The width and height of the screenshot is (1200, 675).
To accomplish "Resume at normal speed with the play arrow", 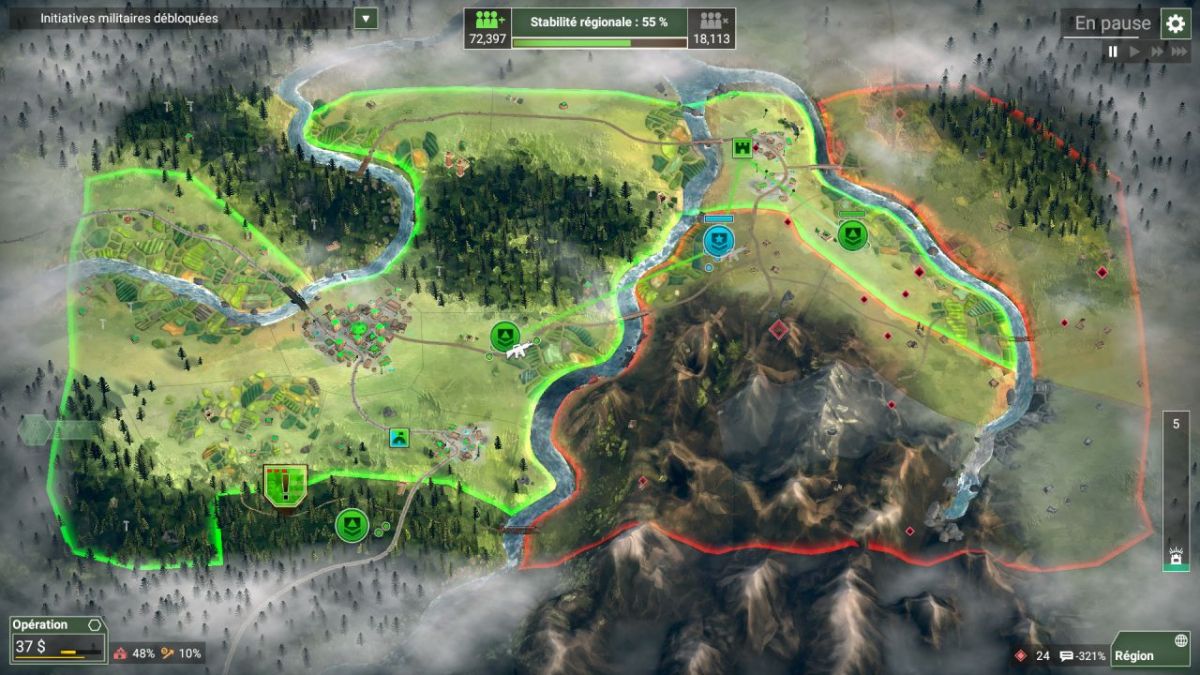I will pos(1135,51).
